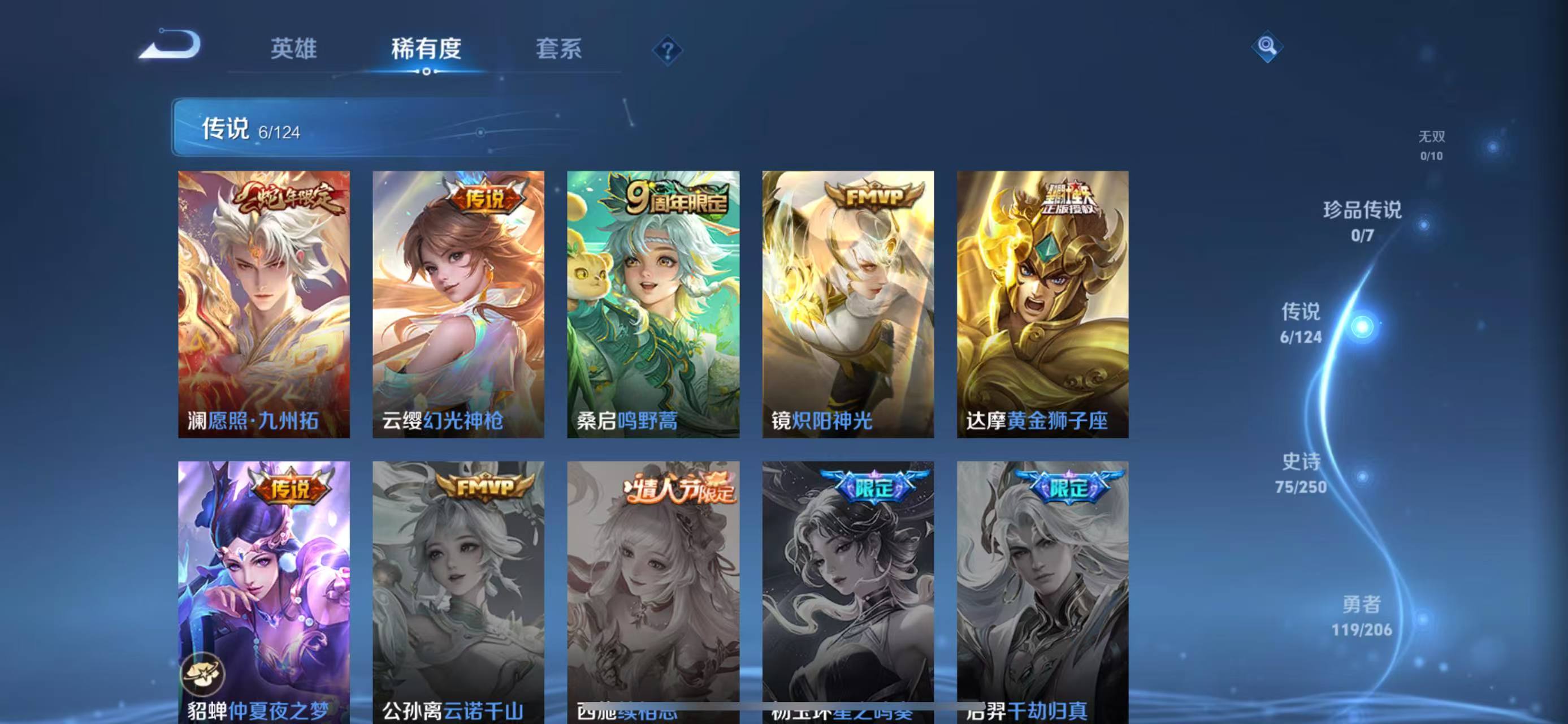
Task: Open the 公孙离 云诺千山 skin card
Action: point(458,591)
